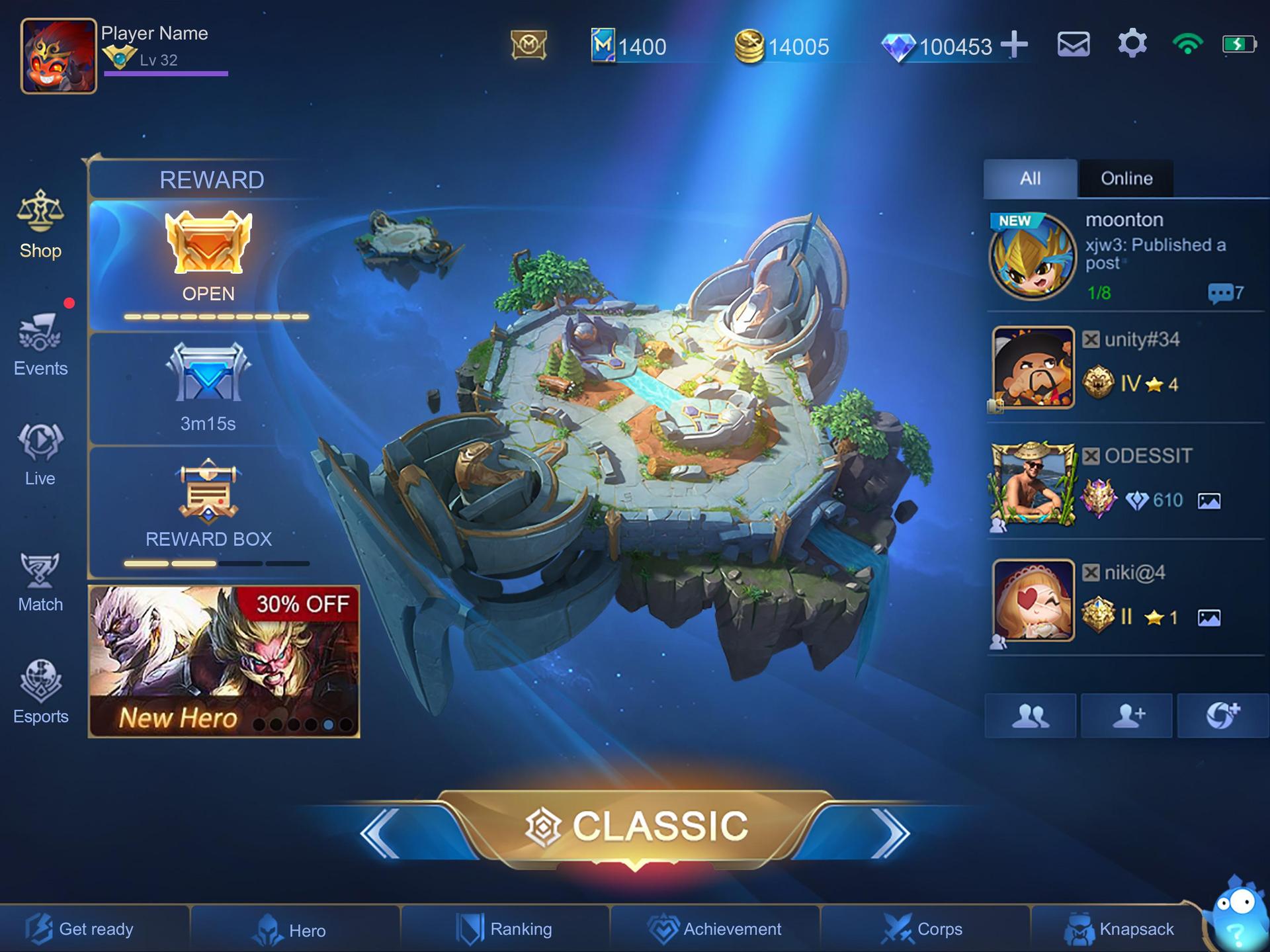Add diamonds with the plus button
The height and width of the screenshot is (952, 1270).
pos(1014,45)
